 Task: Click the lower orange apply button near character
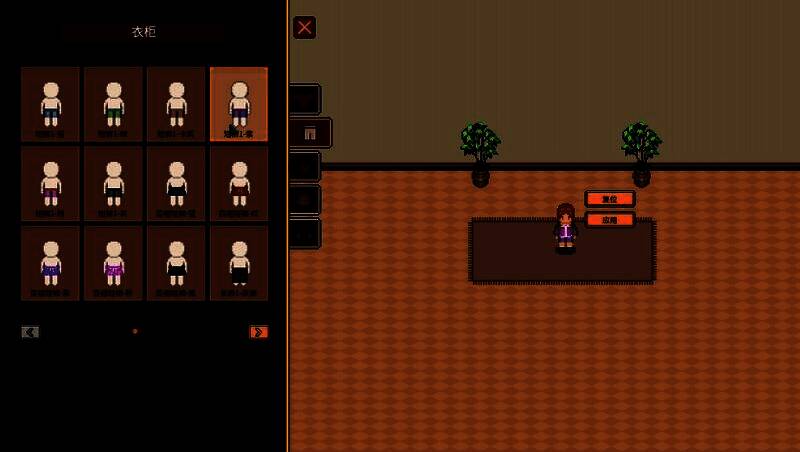(x=609, y=219)
